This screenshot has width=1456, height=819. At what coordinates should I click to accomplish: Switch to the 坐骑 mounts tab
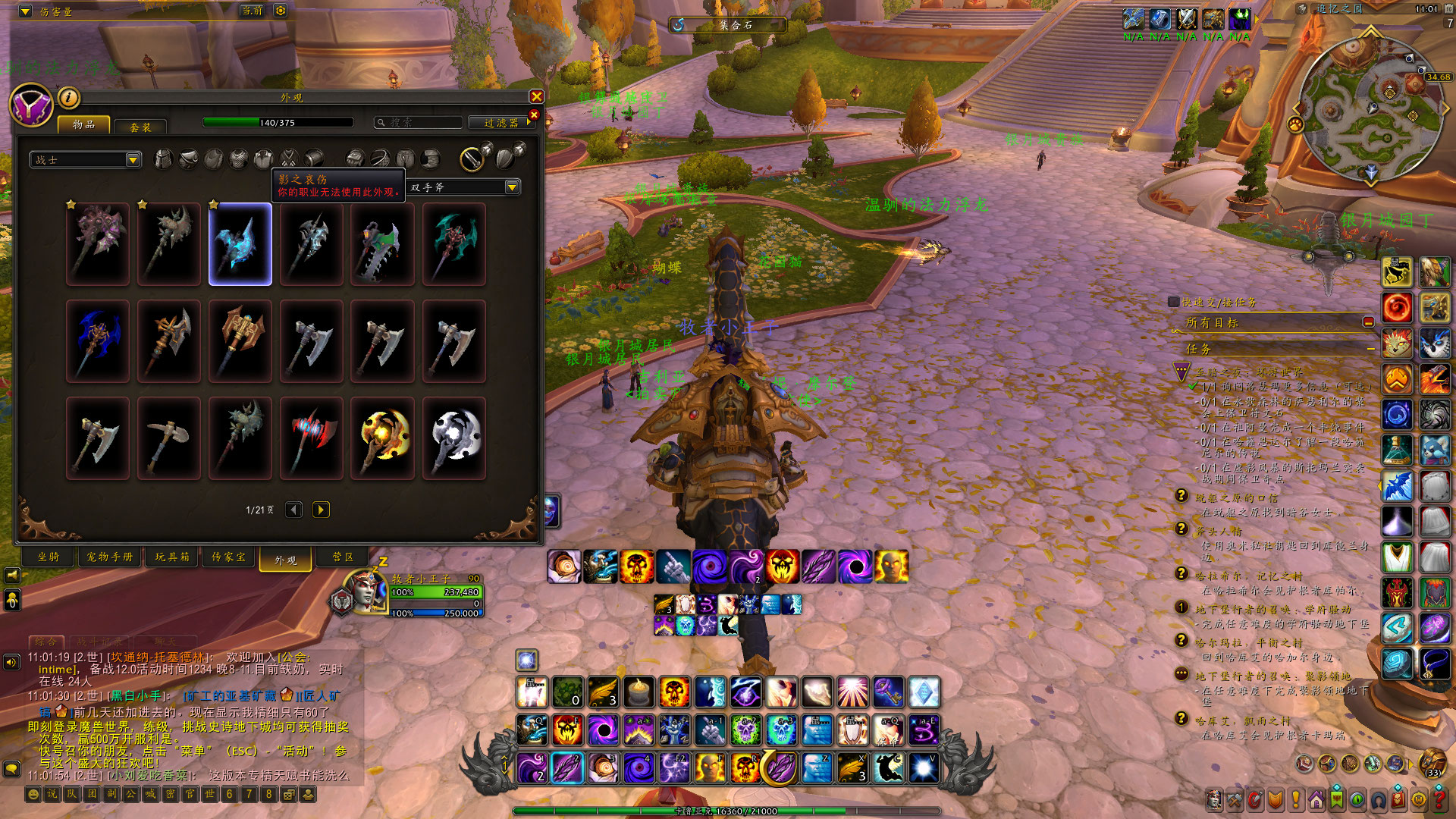click(x=49, y=557)
